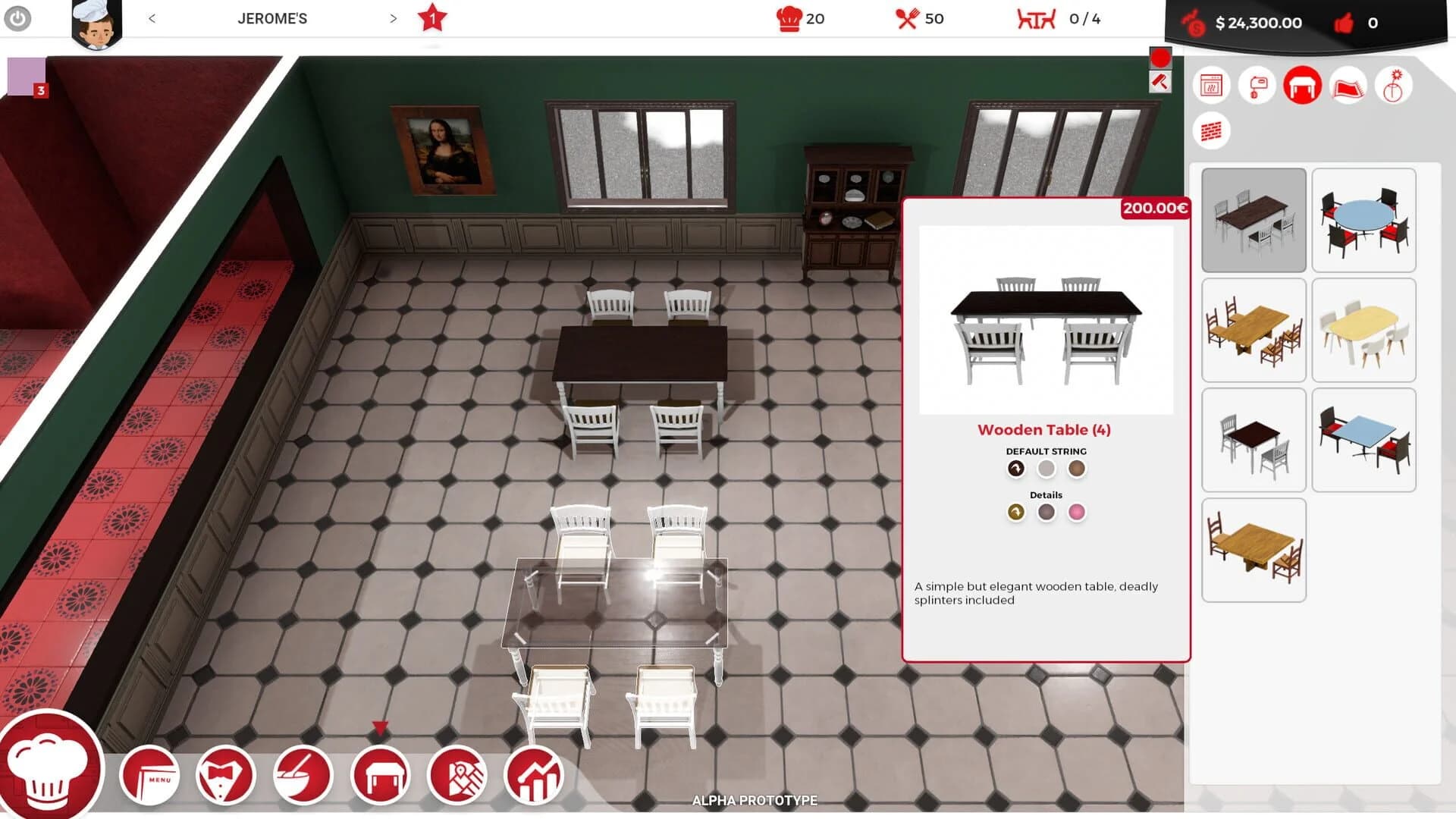Image resolution: width=1456 pixels, height=819 pixels.
Task: Select the white color swatch under Default String
Action: pos(1047,469)
